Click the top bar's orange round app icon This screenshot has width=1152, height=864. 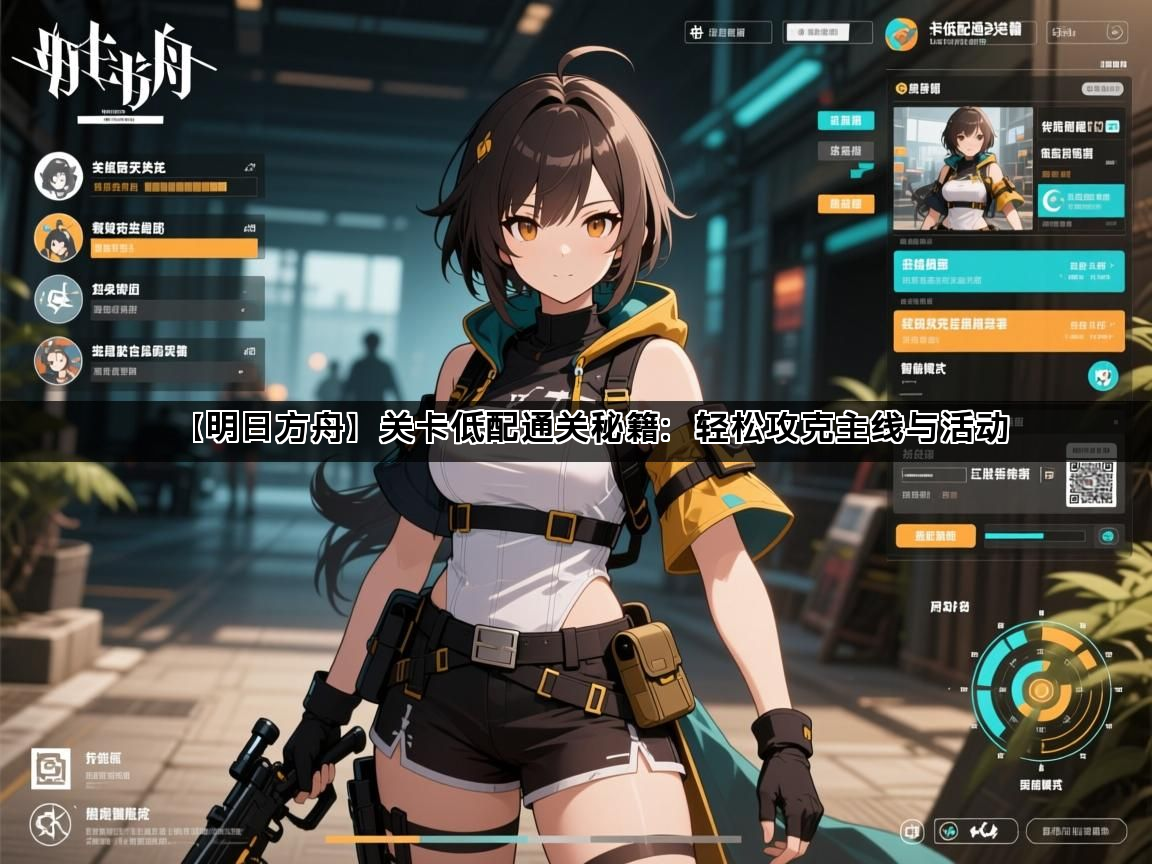(x=902, y=35)
